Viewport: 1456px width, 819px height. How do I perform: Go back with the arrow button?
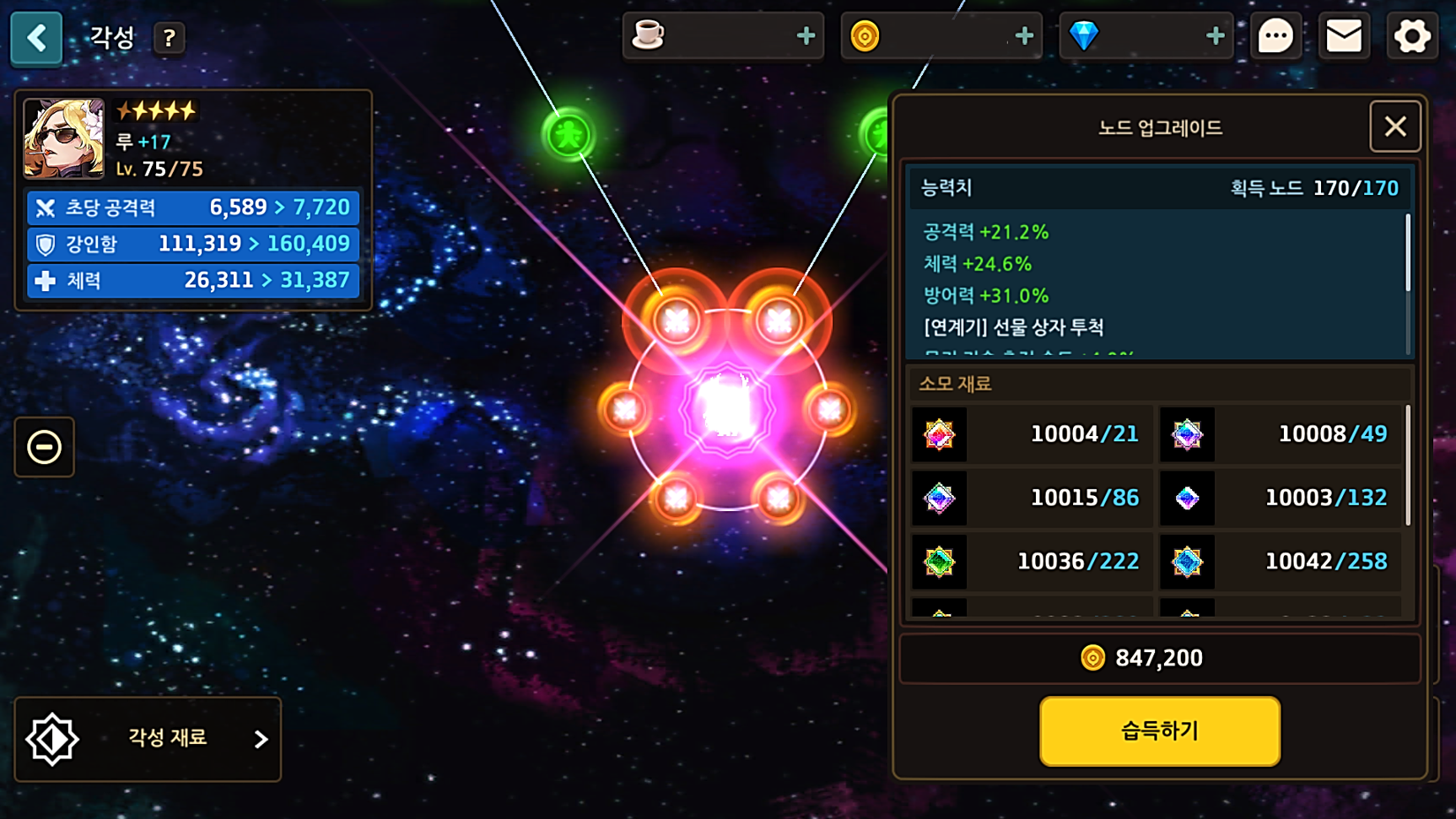(x=36, y=38)
